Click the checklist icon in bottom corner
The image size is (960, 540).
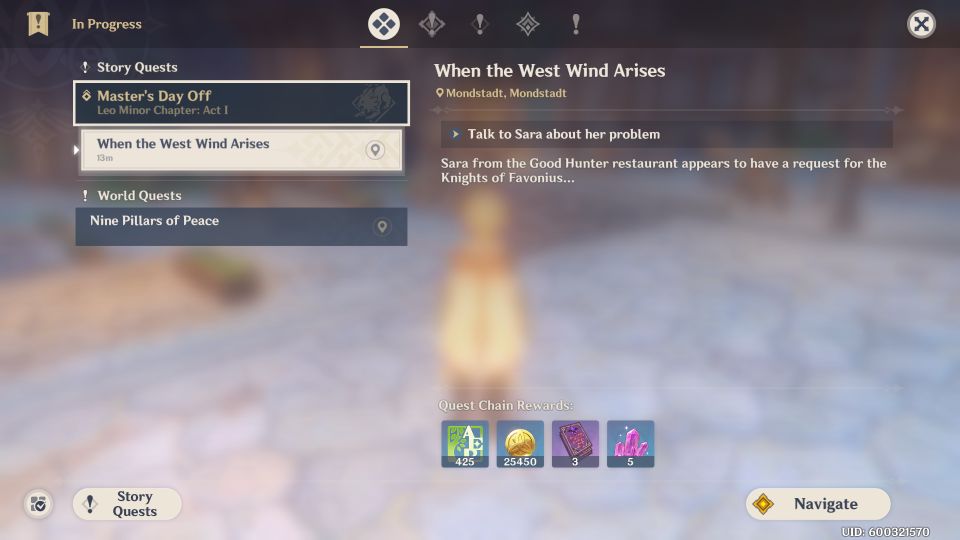point(38,504)
